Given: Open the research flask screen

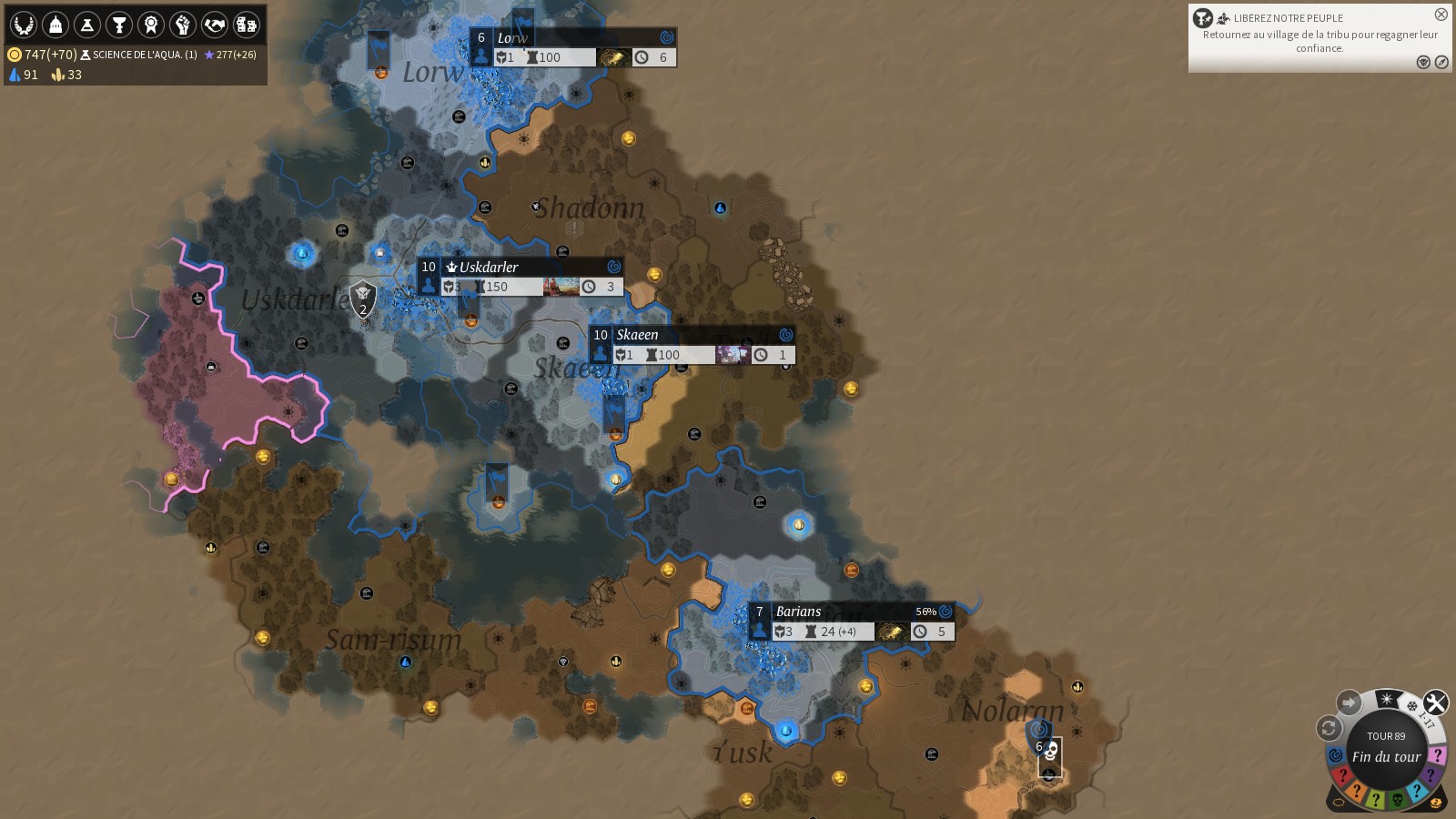Looking at the screenshot, I should click(x=87, y=25).
